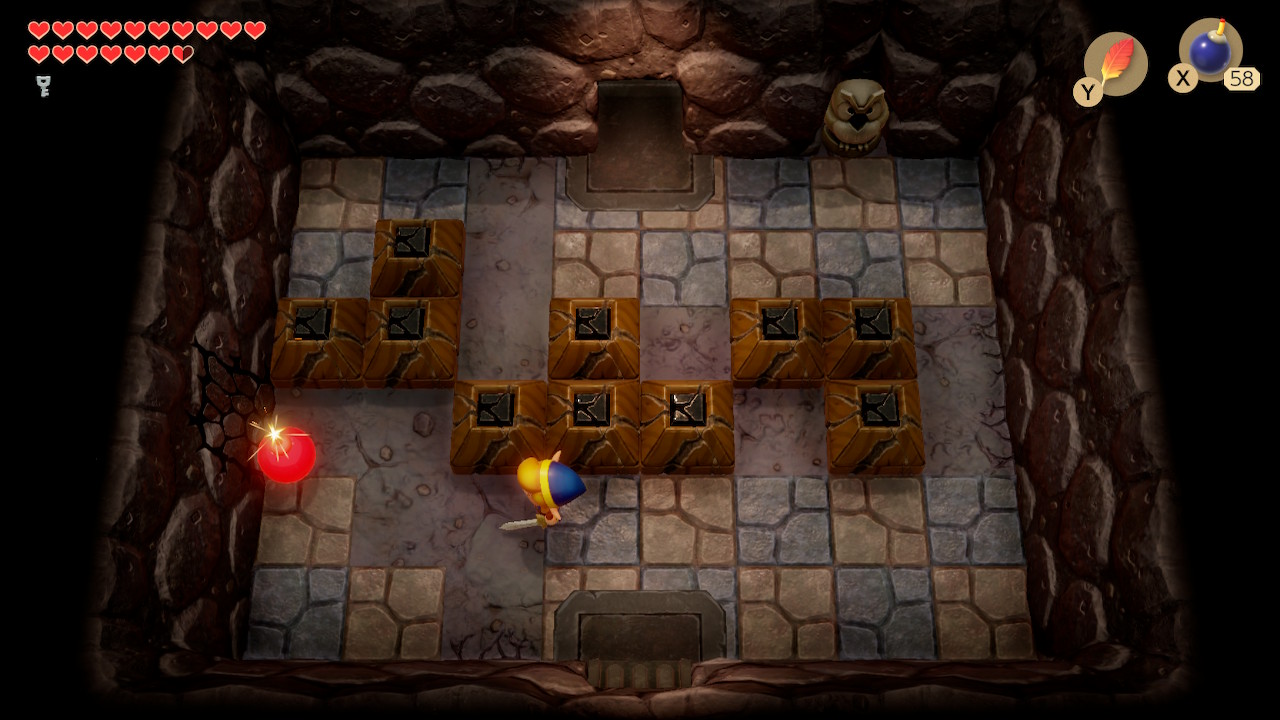
Task: Select the bomb item slot
Action: click(x=1210, y=51)
